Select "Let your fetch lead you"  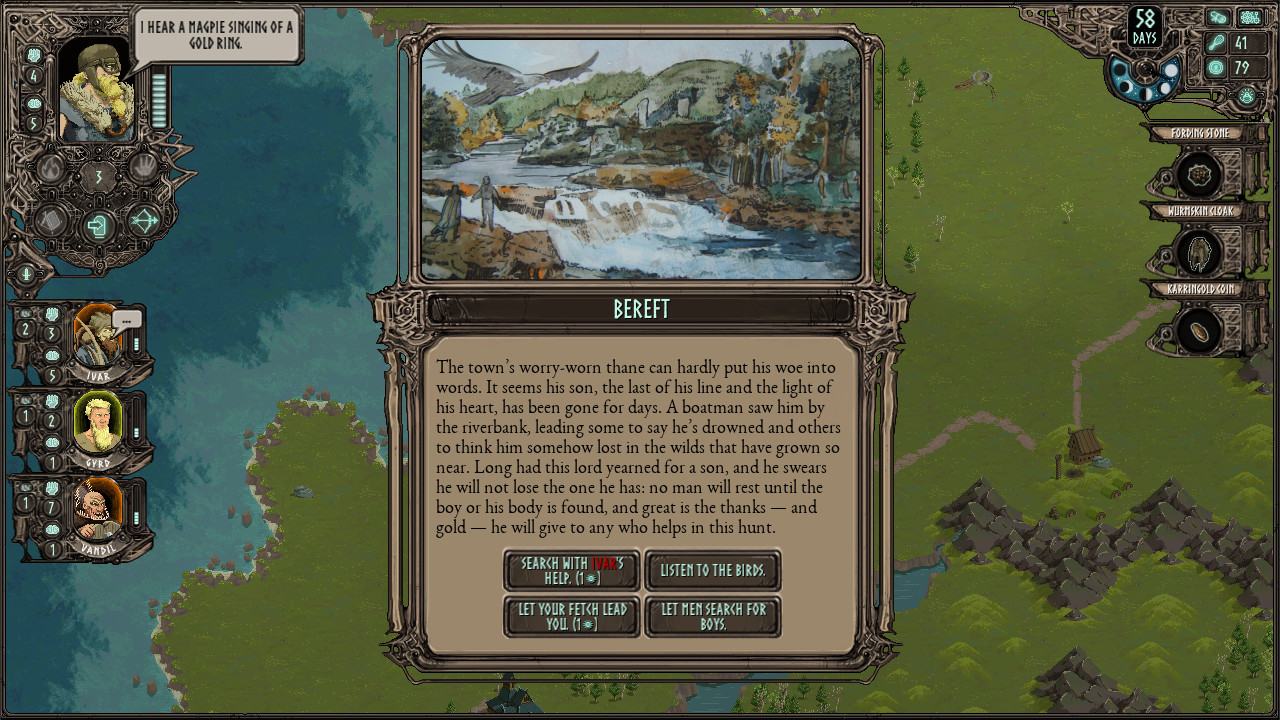click(571, 617)
